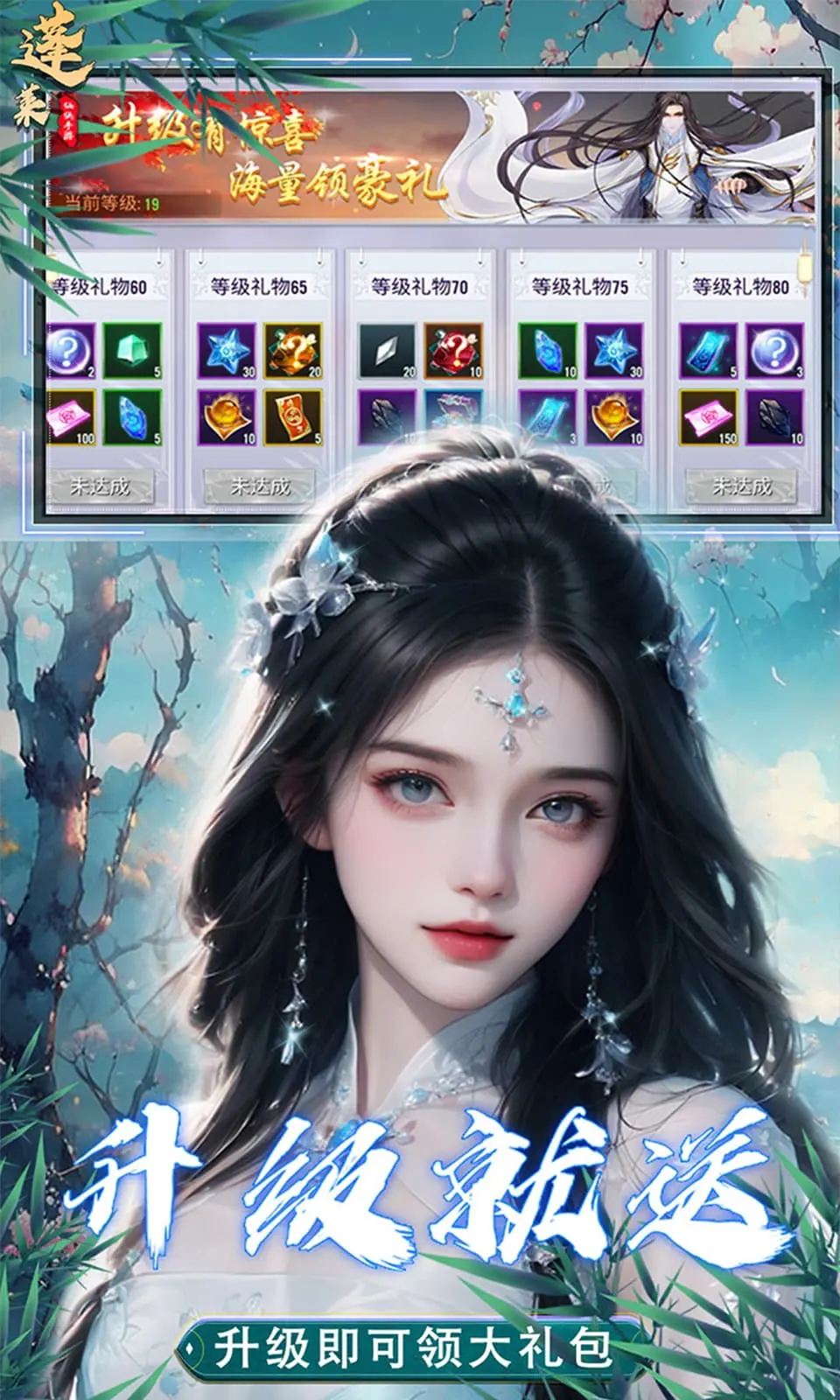The height and width of the screenshot is (1400, 840).
Task: Click the 未达成 button under level 60 gift
Action: pyautogui.click(x=100, y=486)
